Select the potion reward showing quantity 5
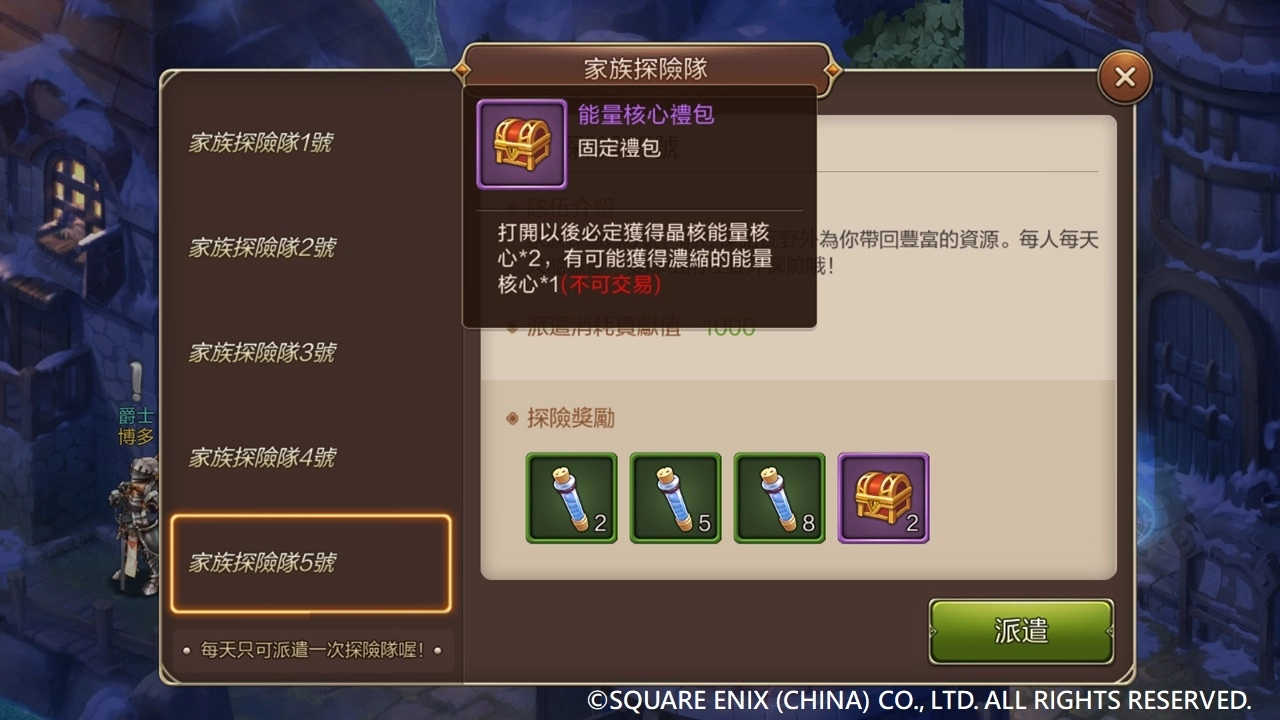 (x=675, y=497)
